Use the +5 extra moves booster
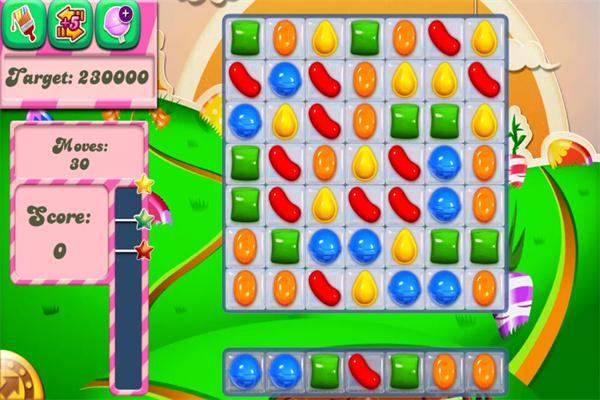This screenshot has width=600, height=400. (x=72, y=22)
